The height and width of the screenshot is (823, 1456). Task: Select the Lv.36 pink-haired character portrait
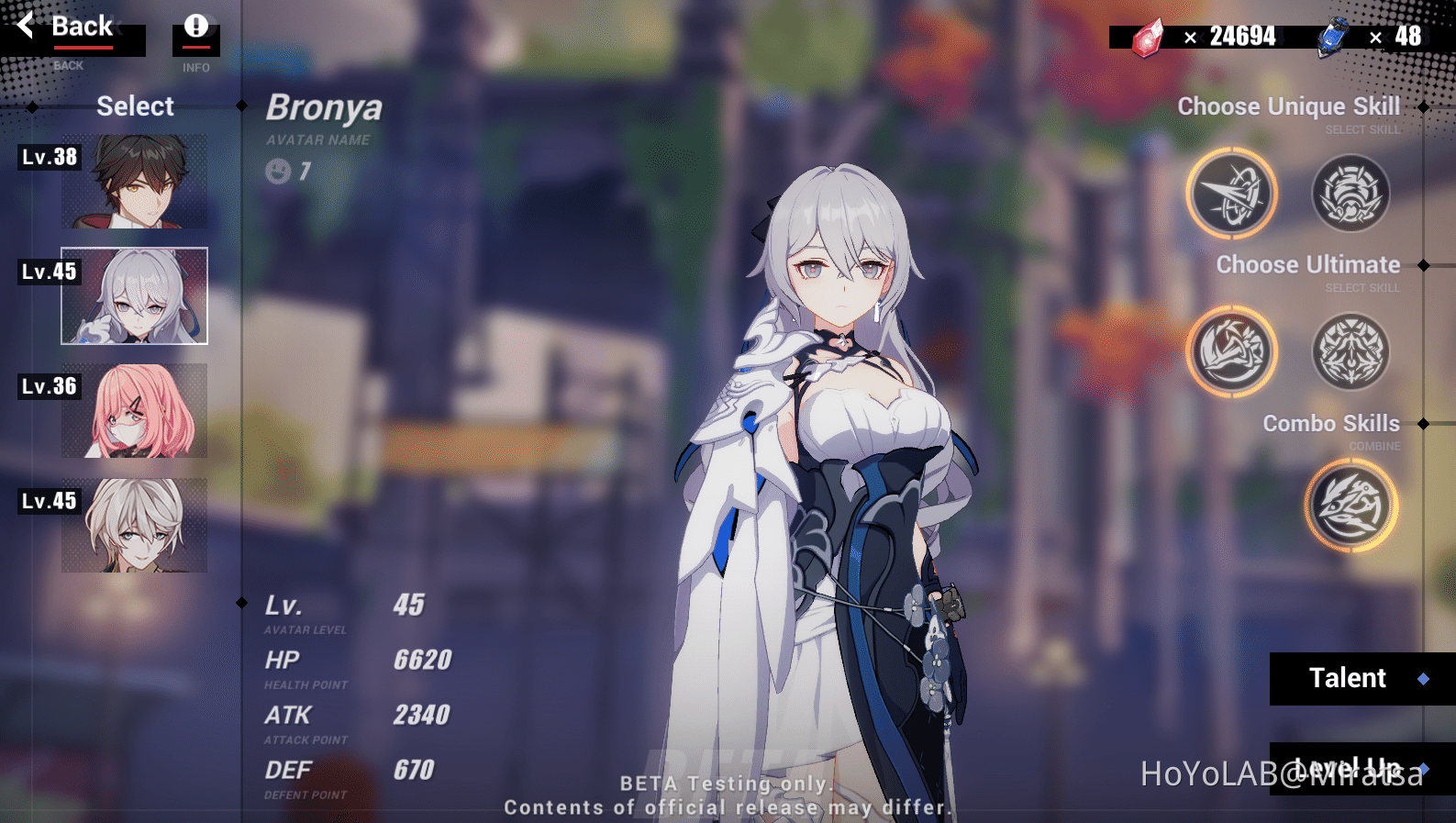click(134, 410)
